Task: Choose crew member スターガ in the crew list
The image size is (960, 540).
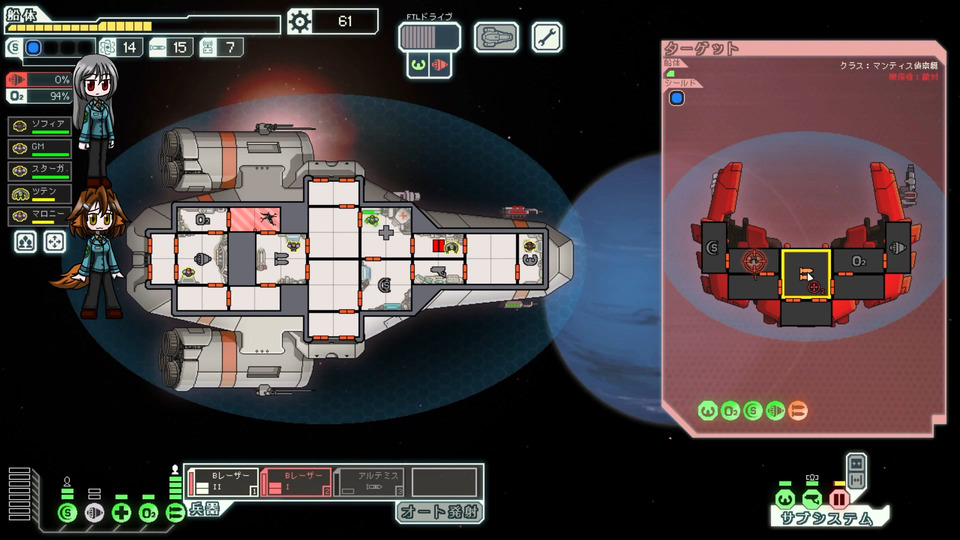Action: tap(40, 171)
